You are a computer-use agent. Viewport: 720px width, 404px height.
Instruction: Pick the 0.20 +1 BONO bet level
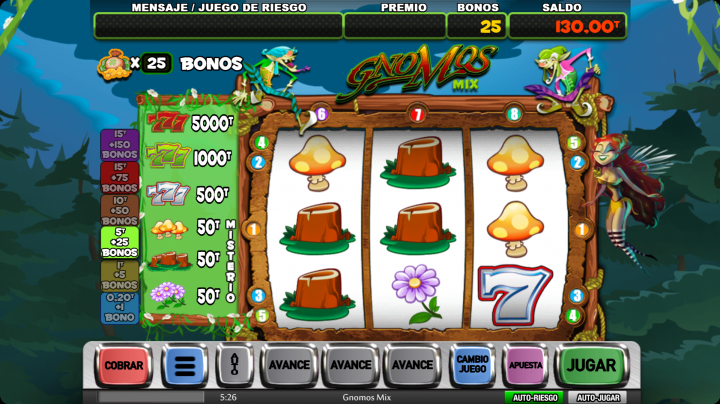pos(120,308)
